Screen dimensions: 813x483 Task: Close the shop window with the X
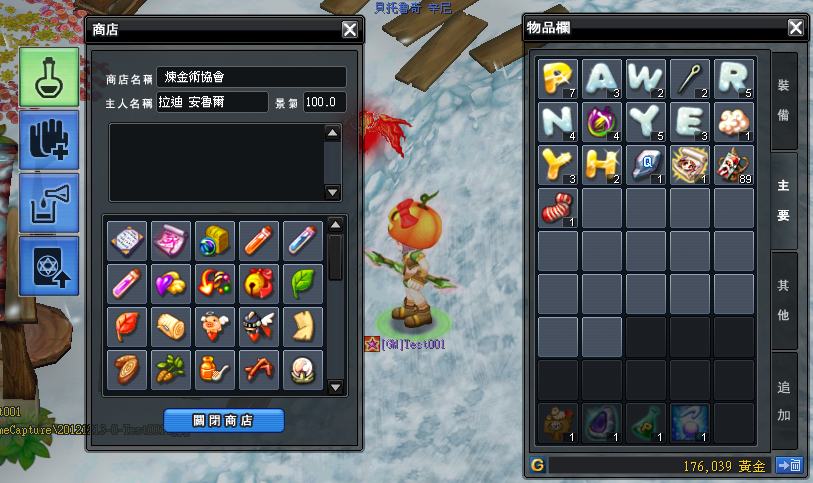click(350, 29)
